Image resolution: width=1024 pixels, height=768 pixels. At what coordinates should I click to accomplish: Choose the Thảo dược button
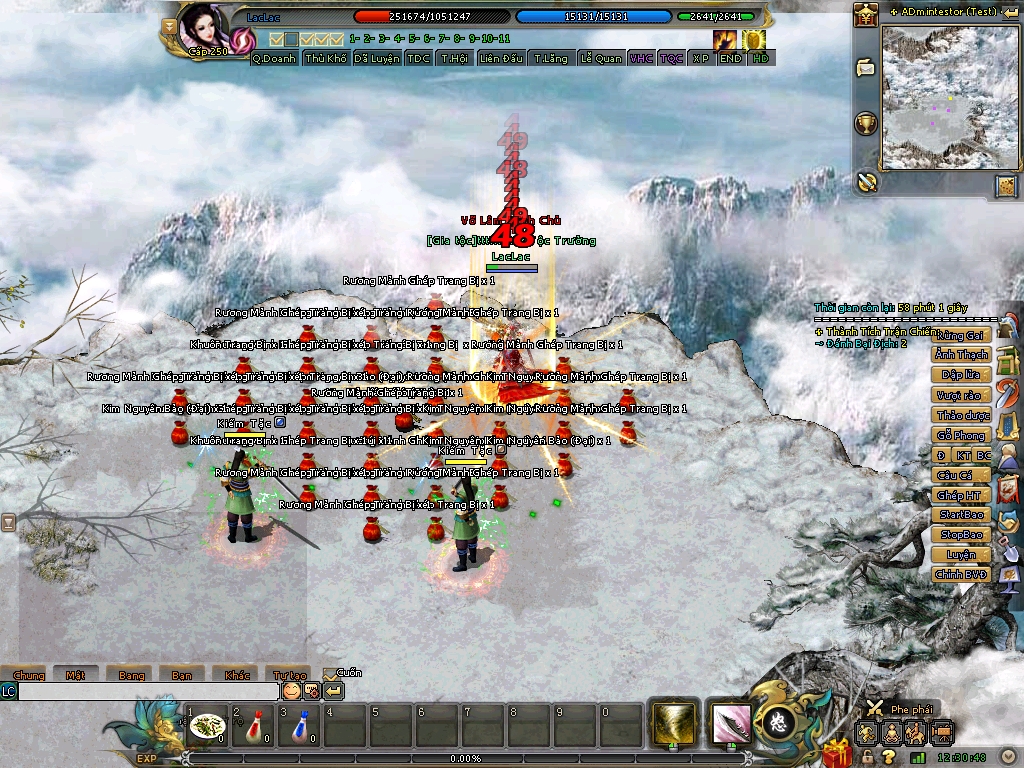tap(961, 415)
